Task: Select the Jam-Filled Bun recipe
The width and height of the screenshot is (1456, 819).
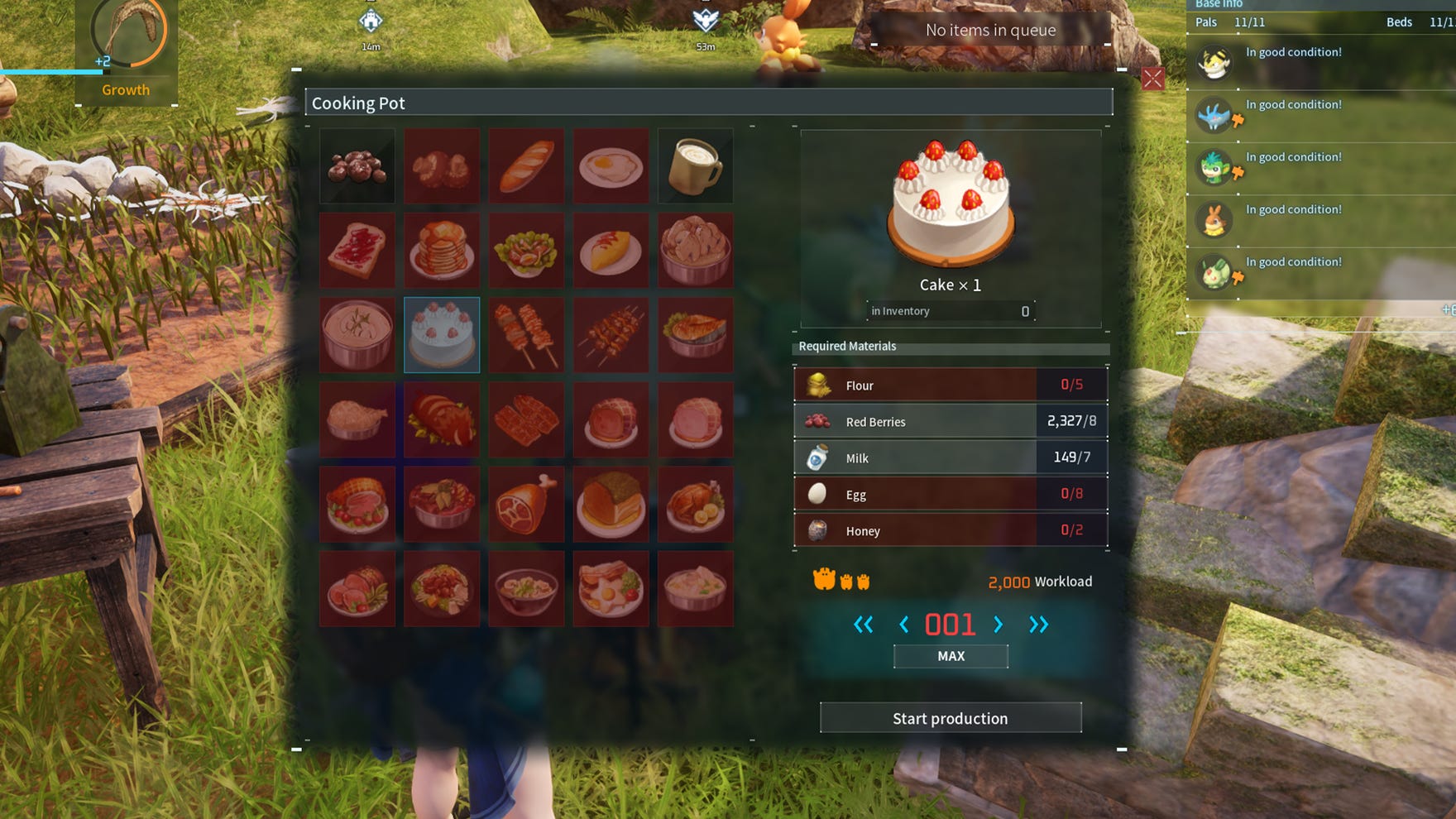Action: pyautogui.click(x=357, y=250)
